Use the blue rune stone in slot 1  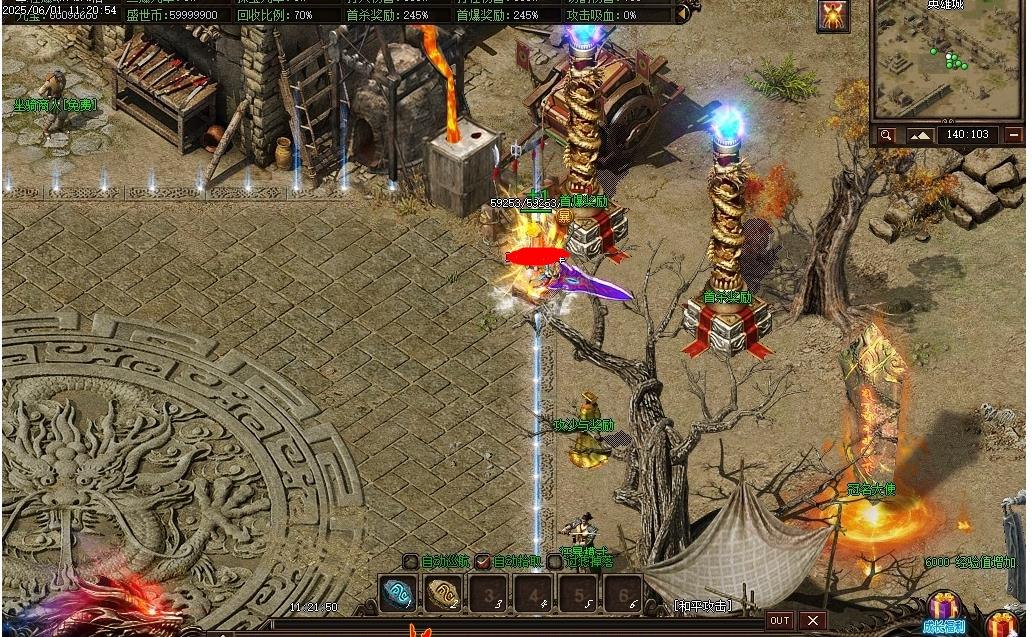[398, 593]
